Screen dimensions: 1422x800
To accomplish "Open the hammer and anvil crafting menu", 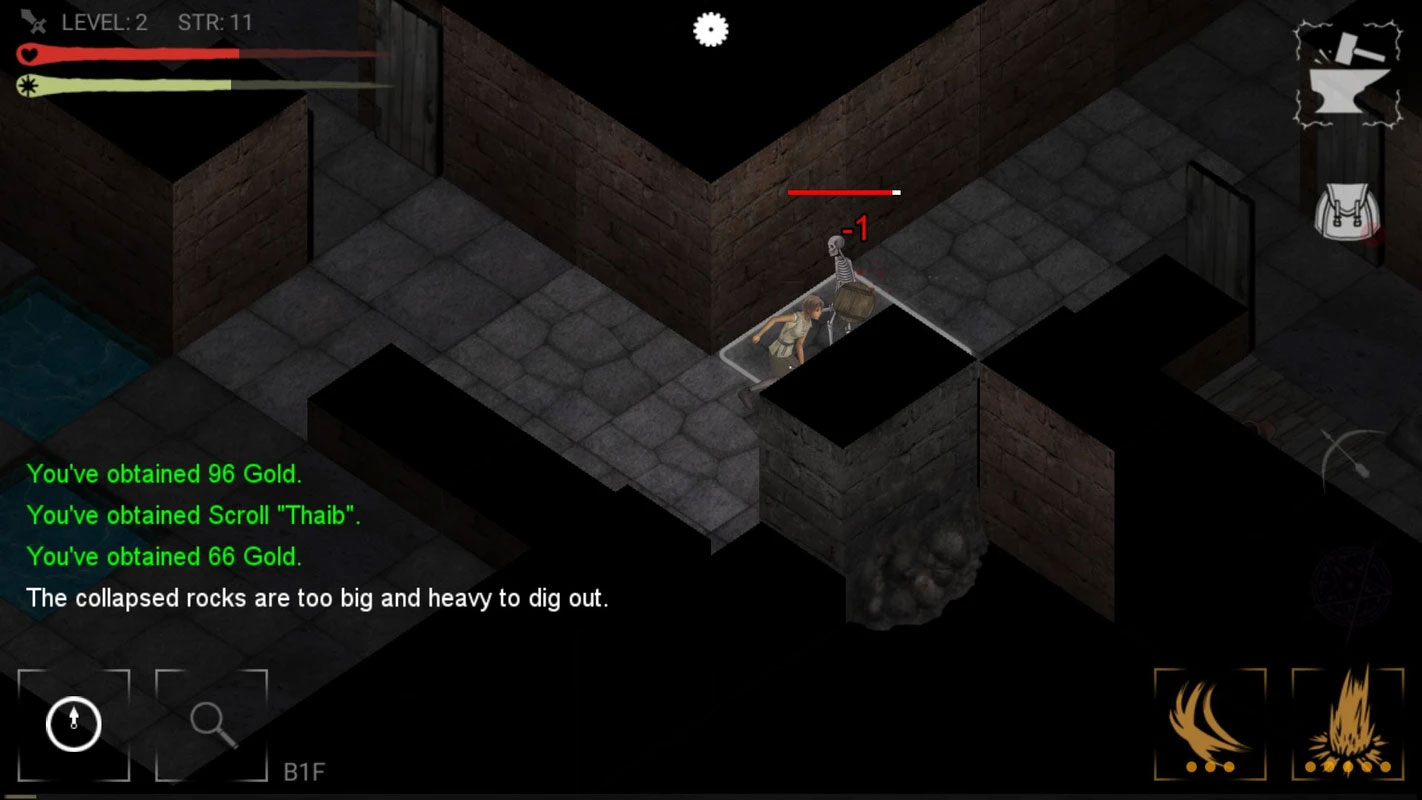I will click(x=1342, y=75).
